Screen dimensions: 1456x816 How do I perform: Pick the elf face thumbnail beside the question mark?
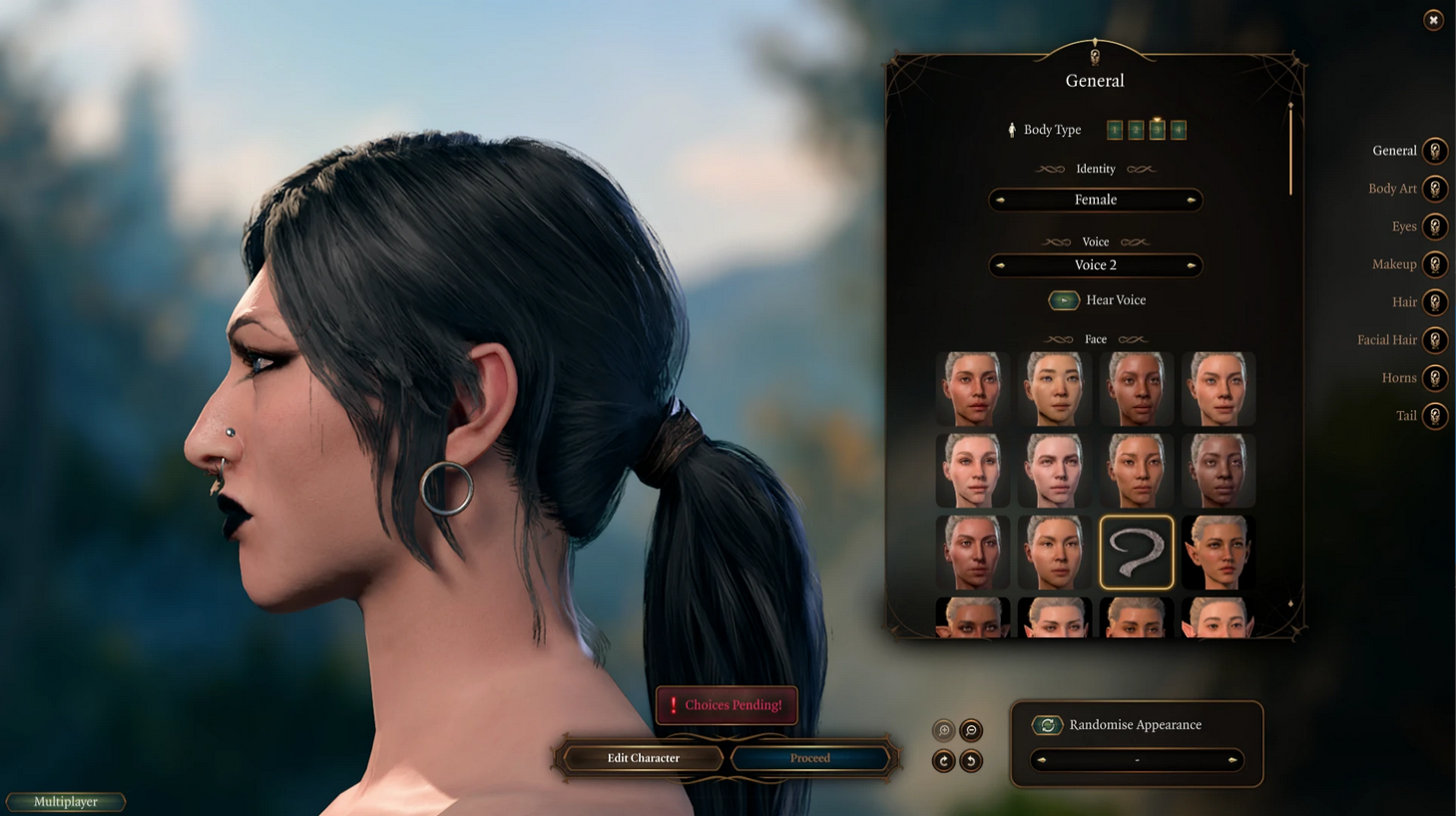click(x=1217, y=552)
